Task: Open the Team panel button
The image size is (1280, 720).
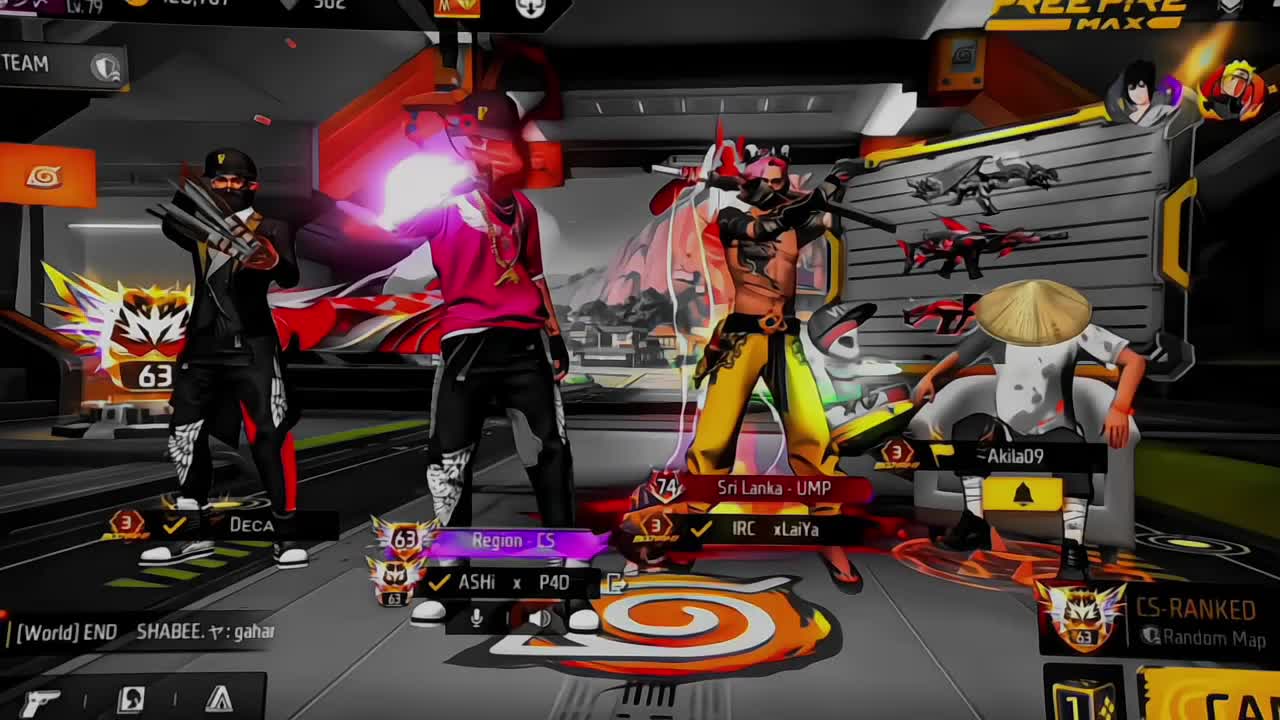Action: 60,65
